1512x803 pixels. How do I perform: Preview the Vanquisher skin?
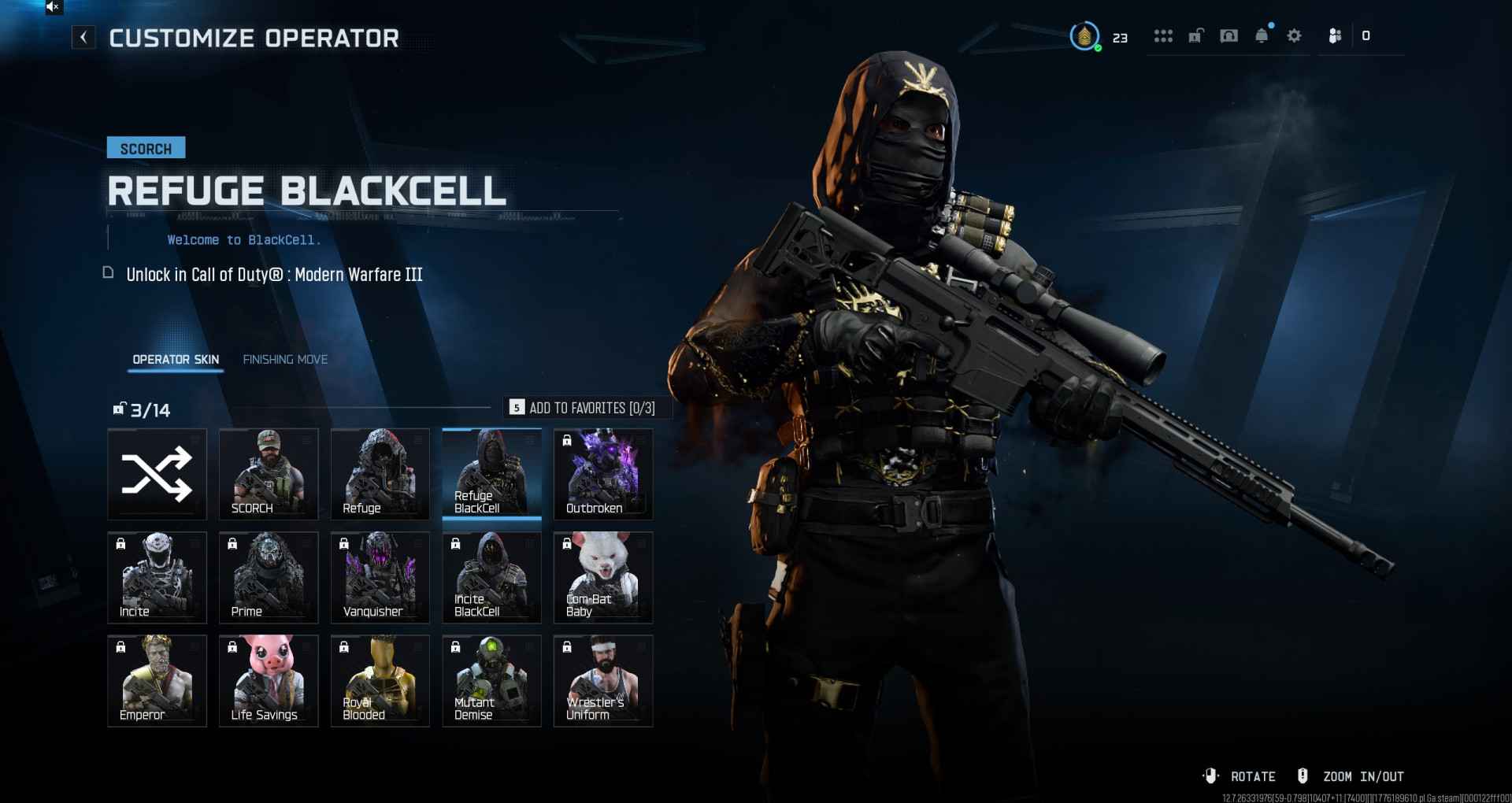(x=380, y=577)
